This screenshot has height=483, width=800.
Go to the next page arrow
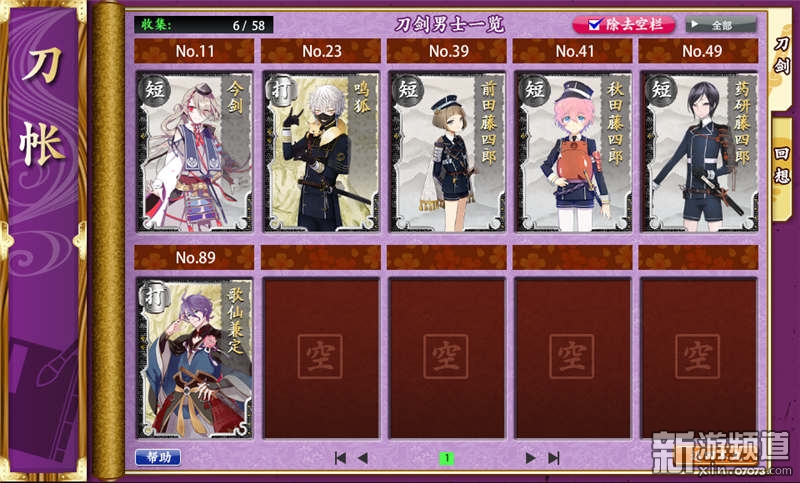(531, 458)
